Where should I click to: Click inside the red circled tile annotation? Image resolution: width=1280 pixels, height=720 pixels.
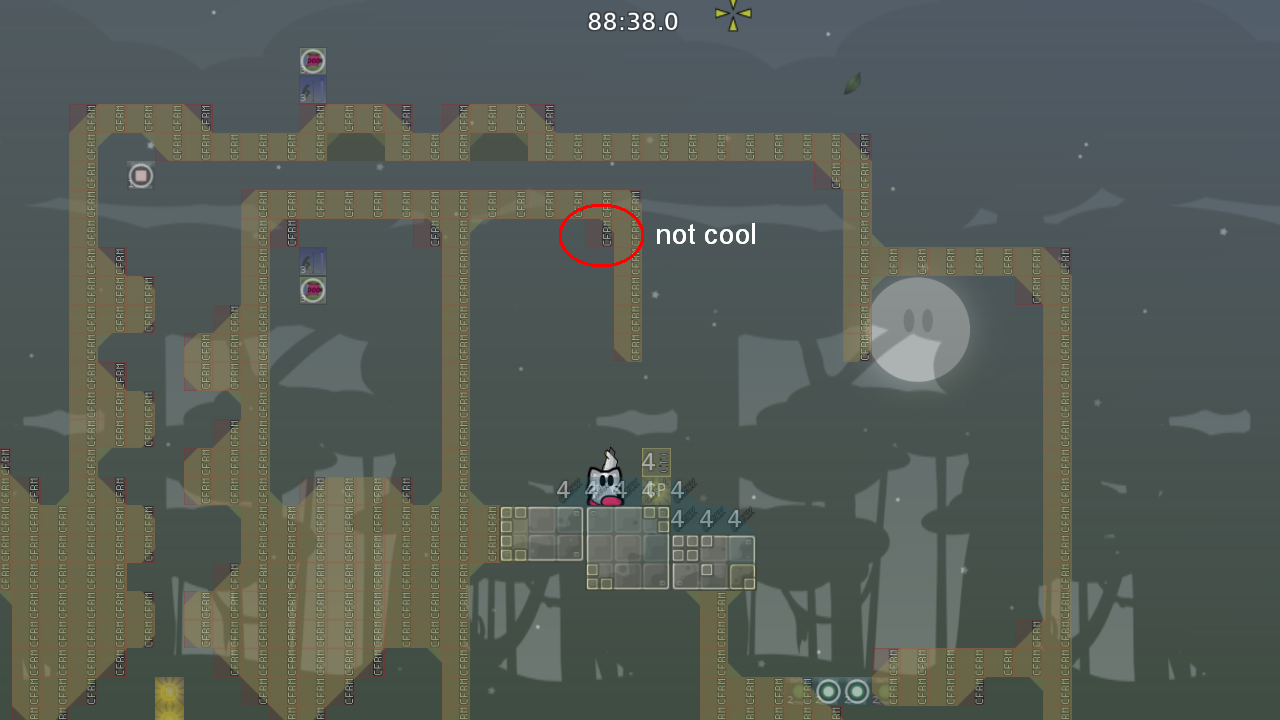[601, 236]
